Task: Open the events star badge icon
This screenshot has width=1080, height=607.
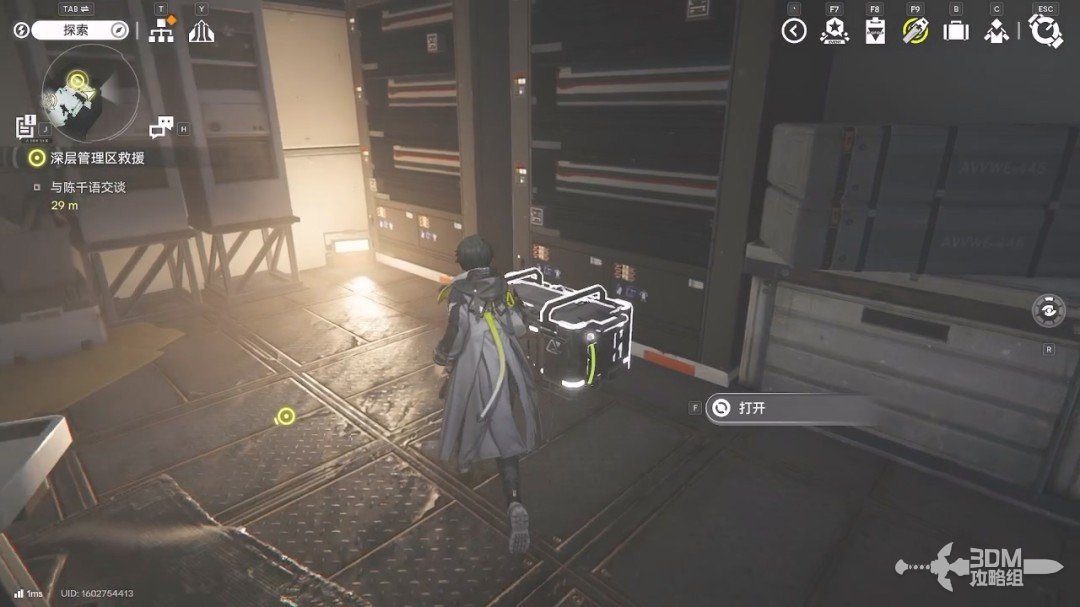Action: coord(834,31)
